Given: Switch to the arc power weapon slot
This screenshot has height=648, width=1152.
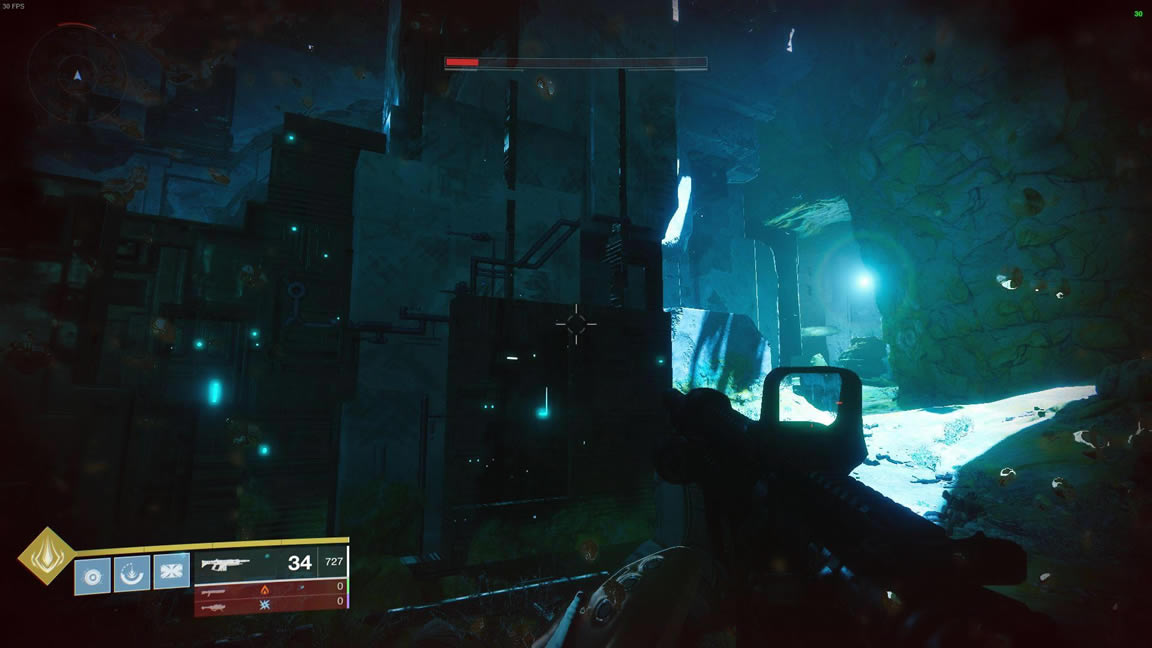Looking at the screenshot, I should tap(270, 602).
